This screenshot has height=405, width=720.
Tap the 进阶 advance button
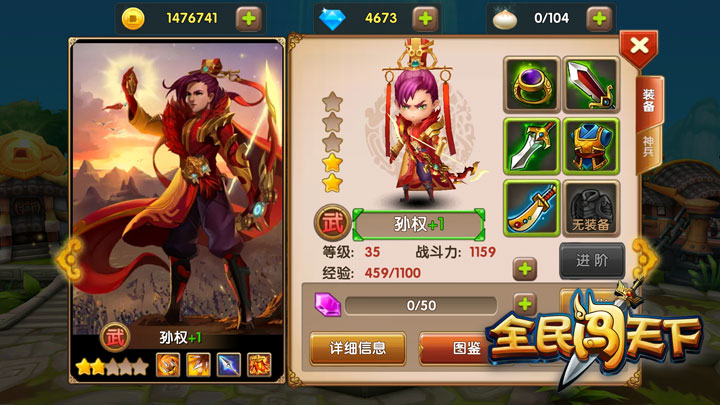(x=592, y=259)
